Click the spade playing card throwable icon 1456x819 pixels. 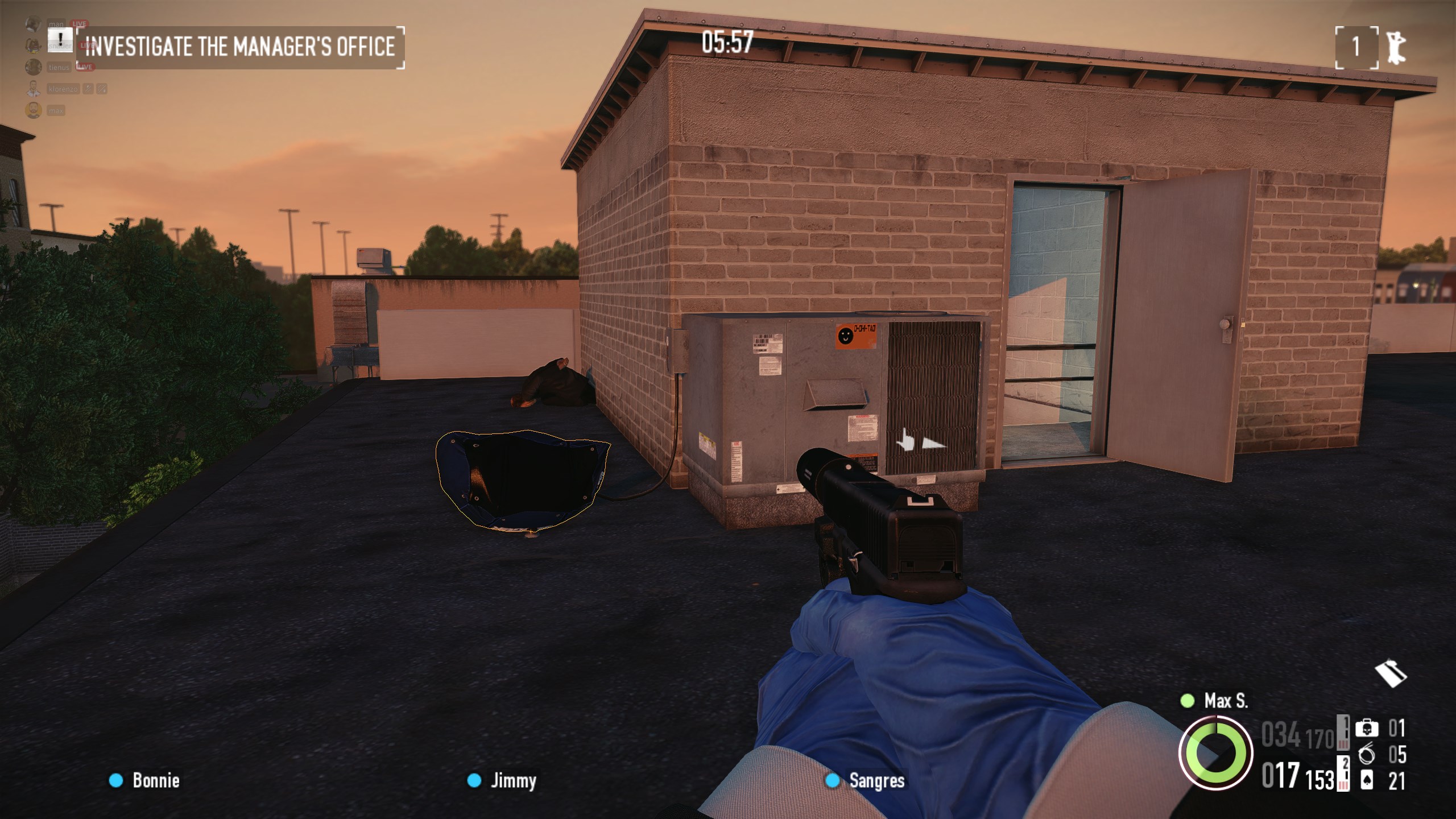click(x=1367, y=781)
